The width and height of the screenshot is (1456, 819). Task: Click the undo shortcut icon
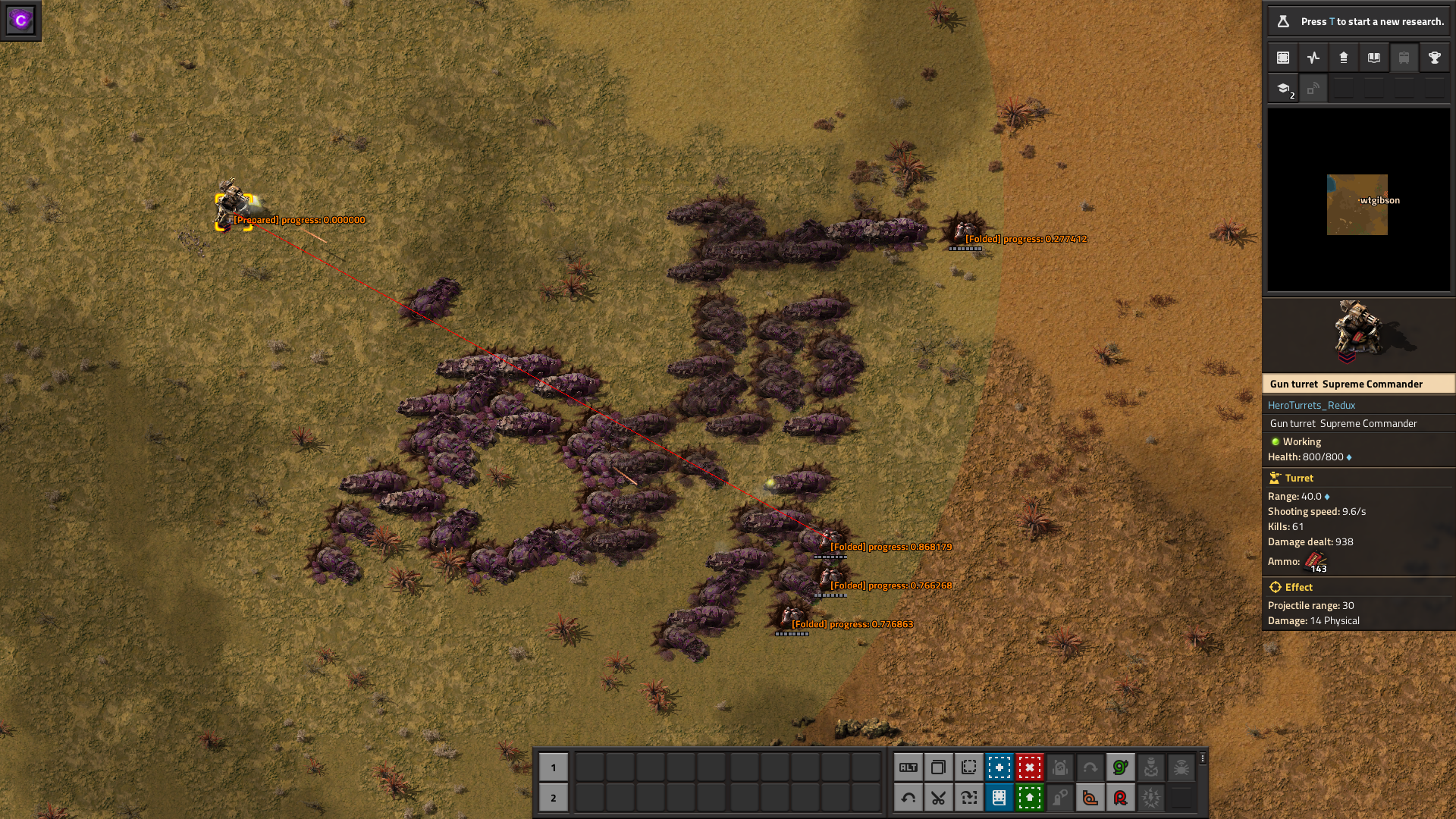click(x=909, y=798)
